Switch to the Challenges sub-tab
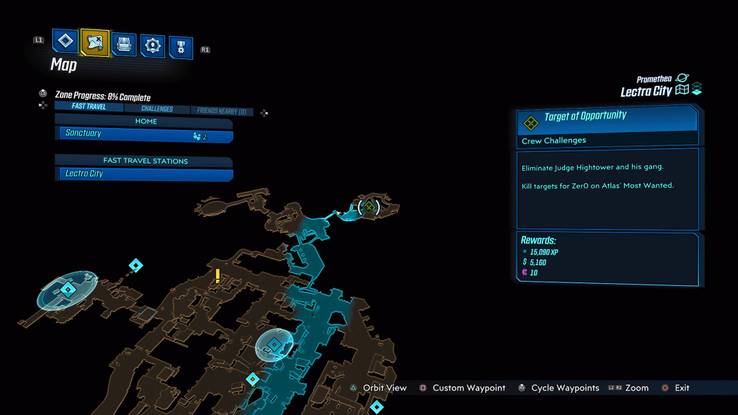 coord(156,109)
